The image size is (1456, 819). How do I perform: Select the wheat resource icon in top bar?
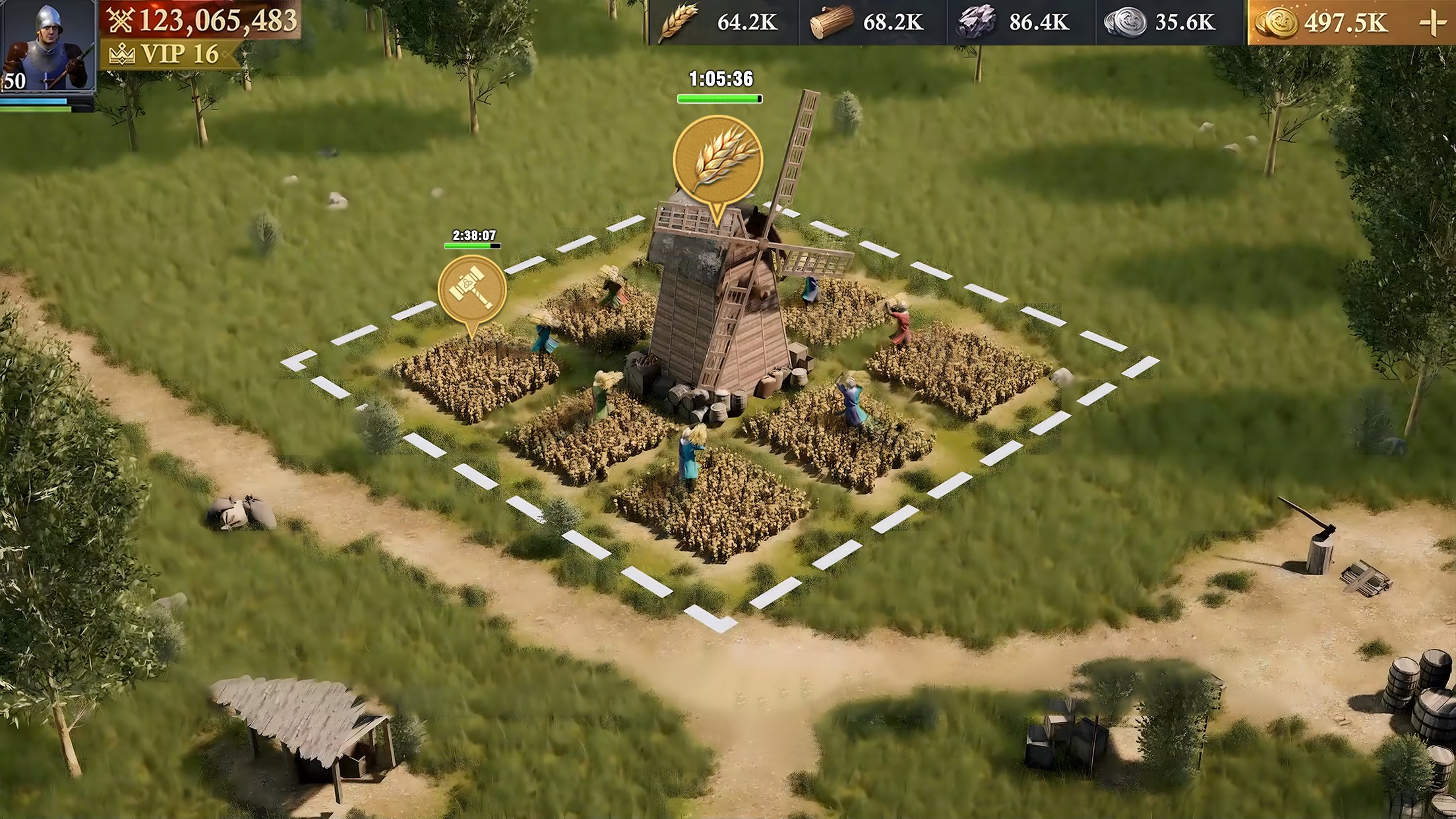(x=681, y=23)
